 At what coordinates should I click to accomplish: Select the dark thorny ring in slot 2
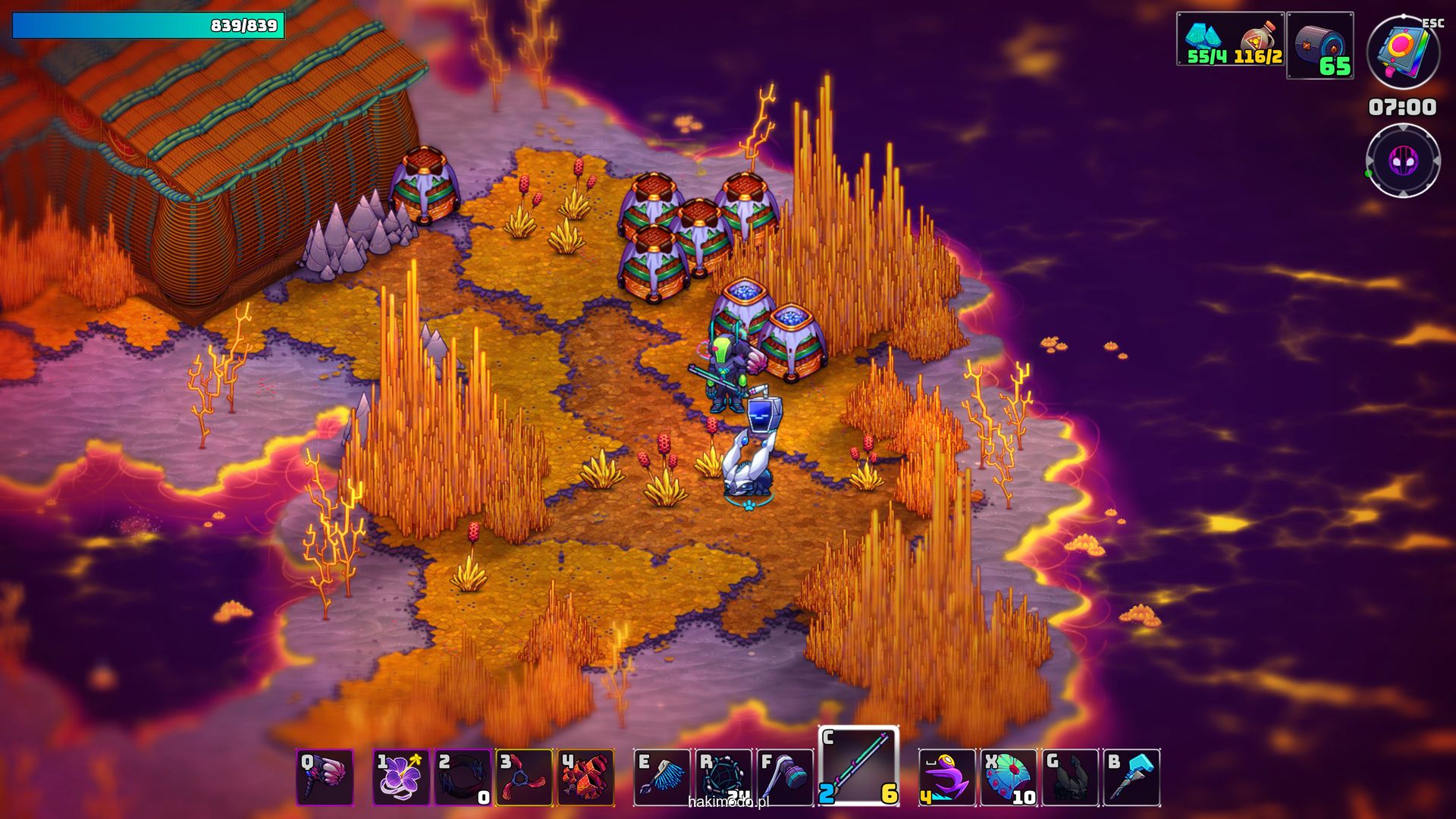(x=463, y=777)
